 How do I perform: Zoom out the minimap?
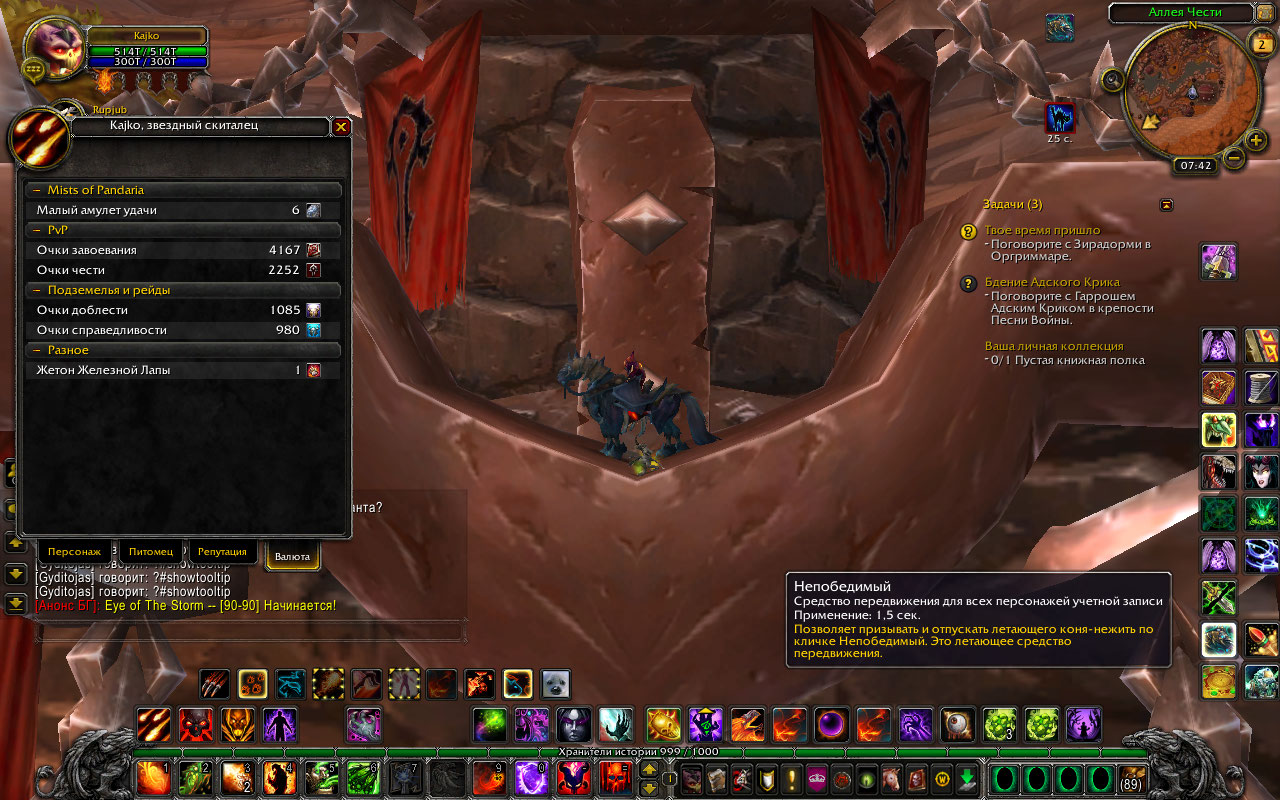[x=1234, y=158]
